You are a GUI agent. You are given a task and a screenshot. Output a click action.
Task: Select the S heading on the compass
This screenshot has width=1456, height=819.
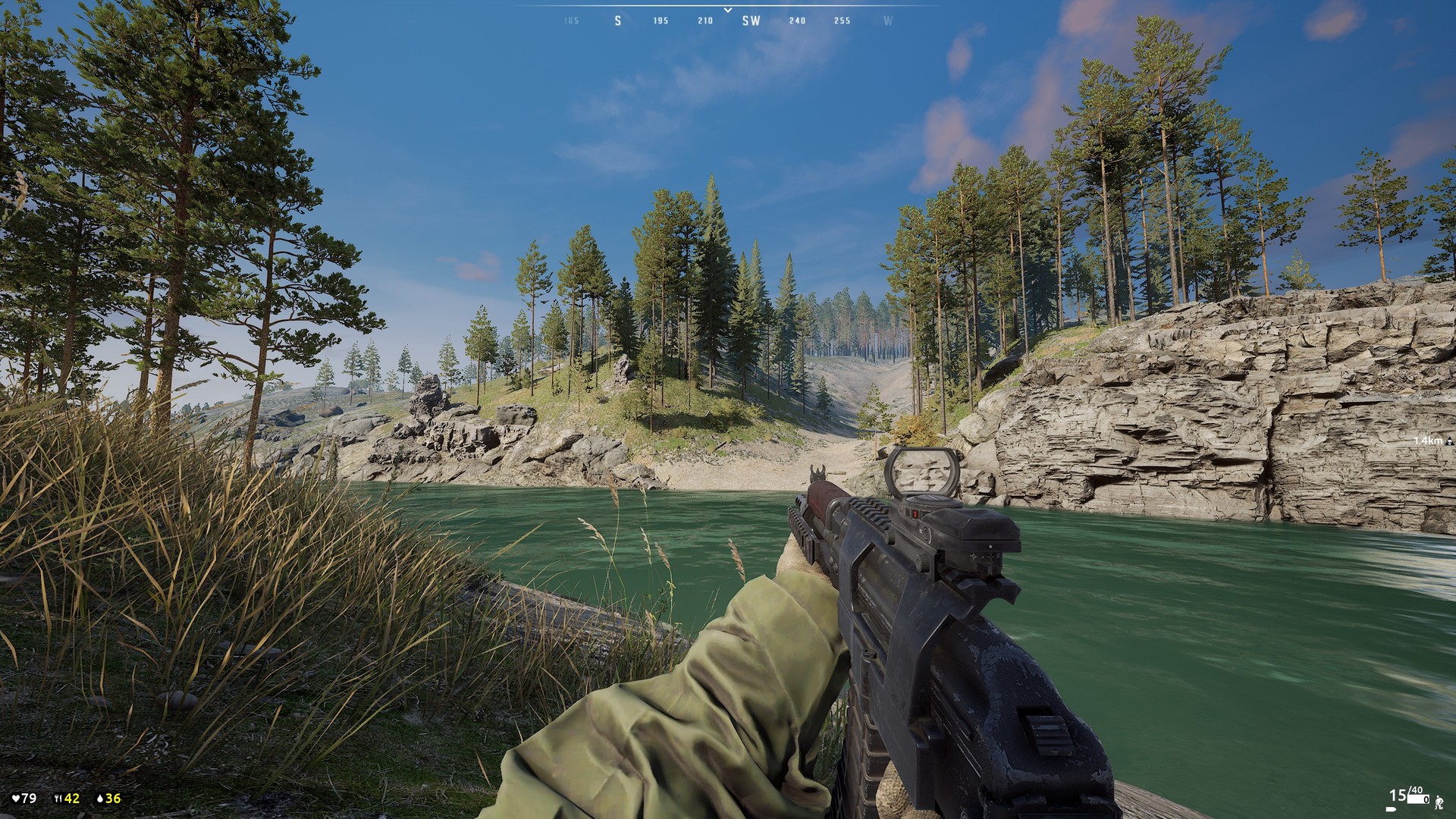coord(618,22)
